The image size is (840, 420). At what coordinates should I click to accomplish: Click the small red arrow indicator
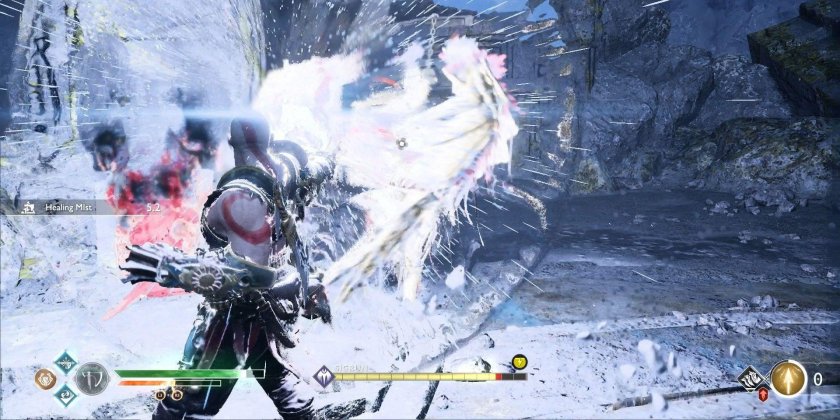point(763,394)
